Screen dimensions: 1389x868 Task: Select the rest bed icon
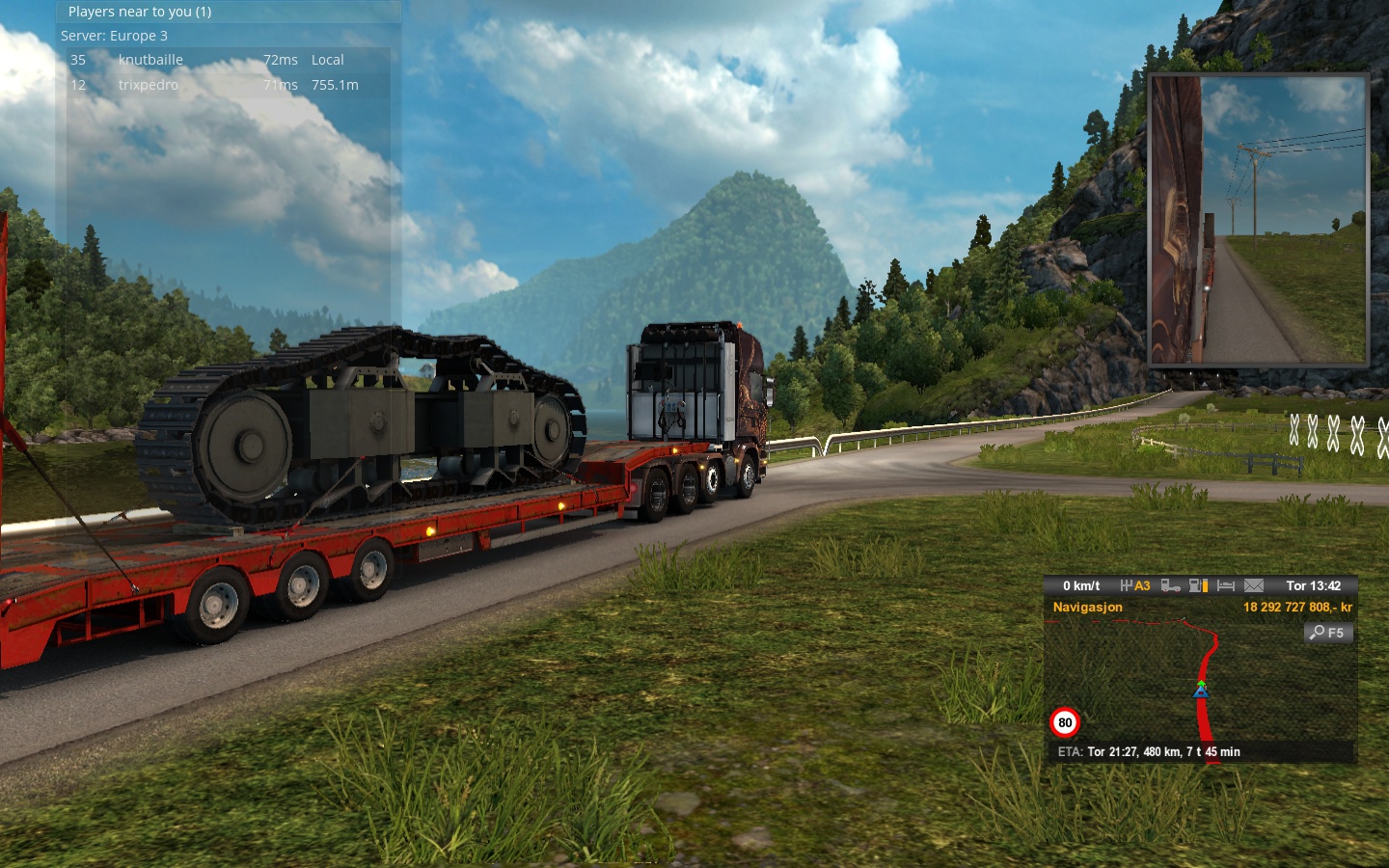[1226, 585]
